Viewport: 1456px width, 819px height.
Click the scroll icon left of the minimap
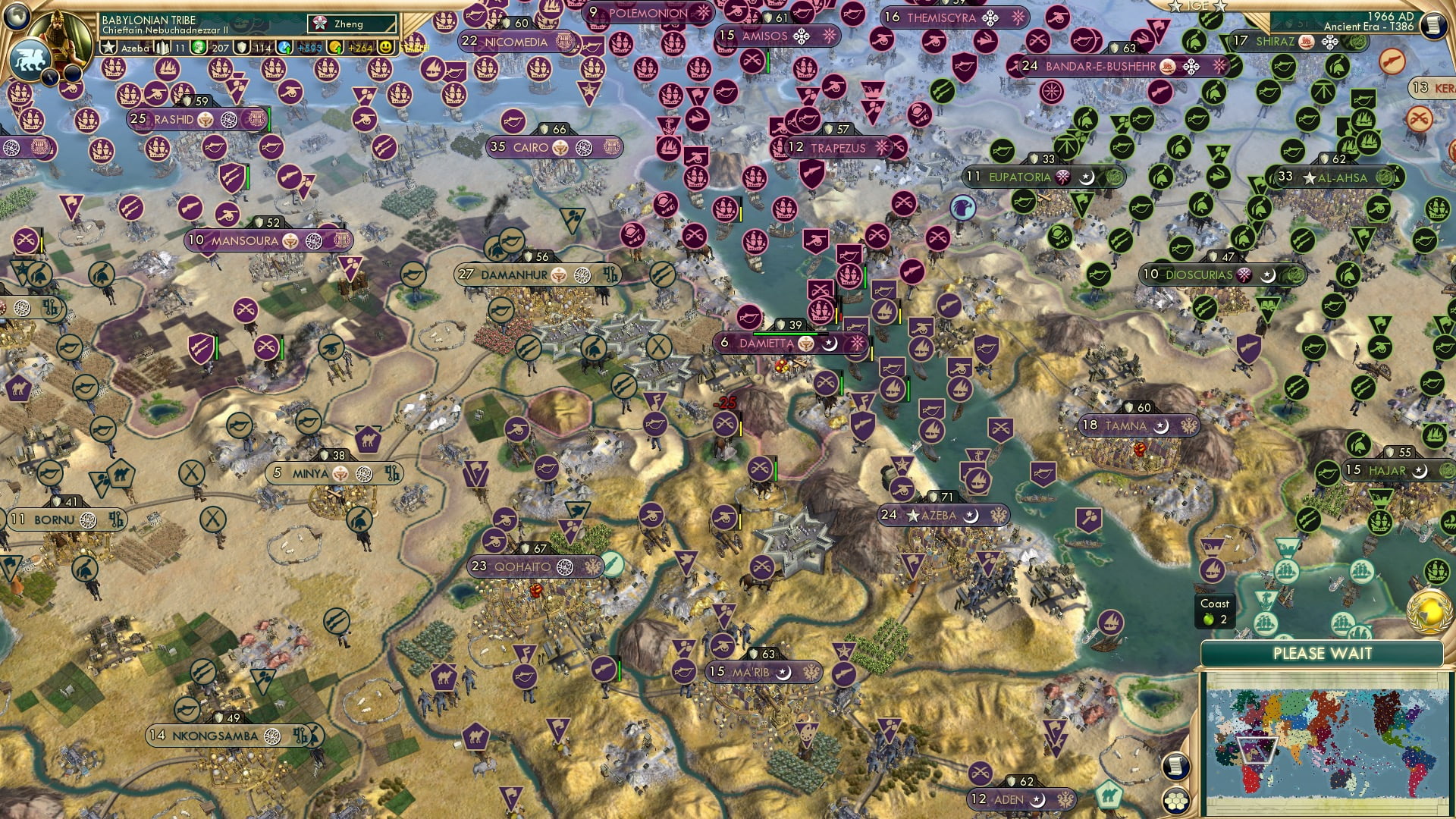pos(1176,767)
